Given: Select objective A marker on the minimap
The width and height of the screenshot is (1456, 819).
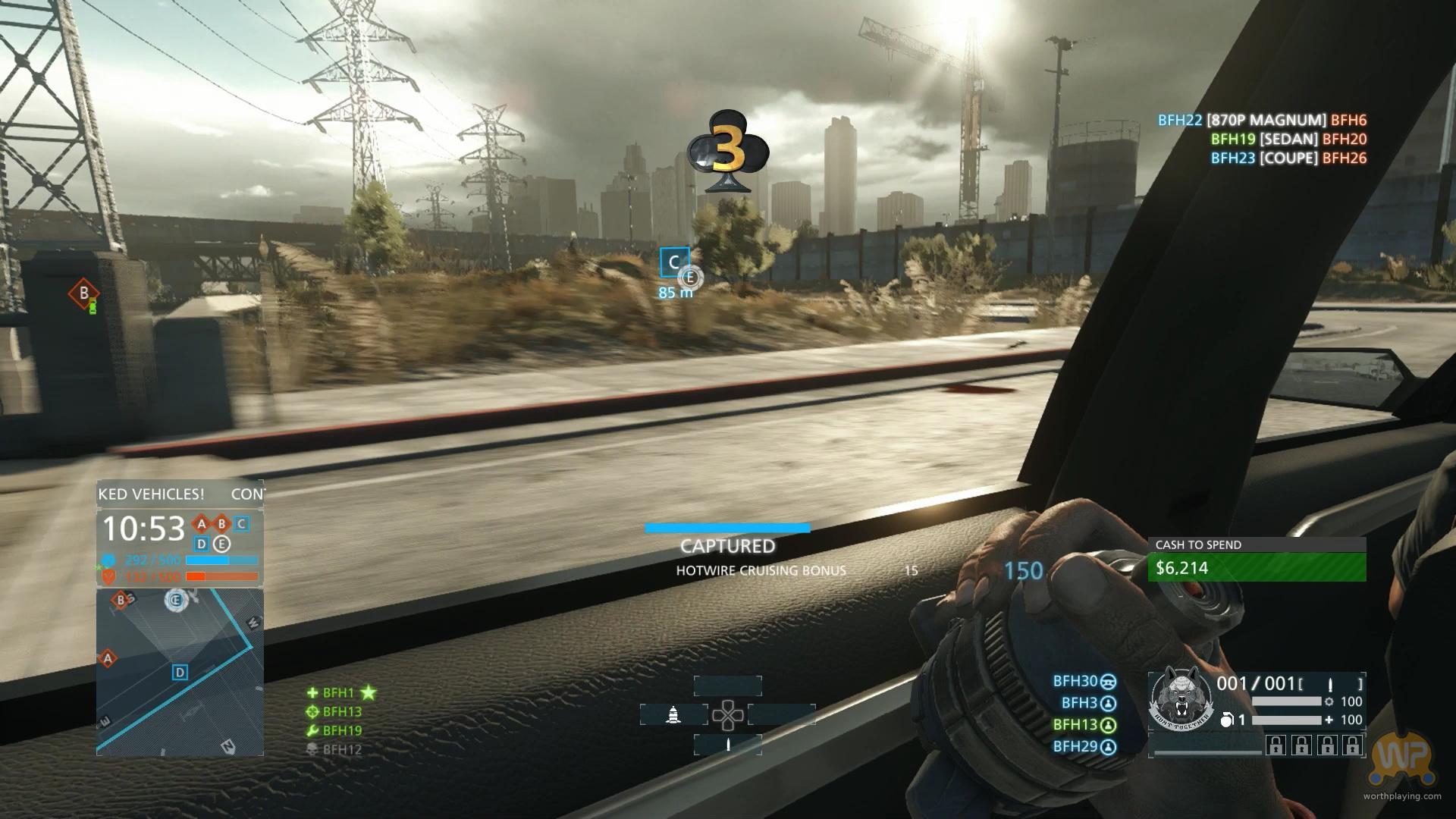Looking at the screenshot, I should click(x=108, y=658).
